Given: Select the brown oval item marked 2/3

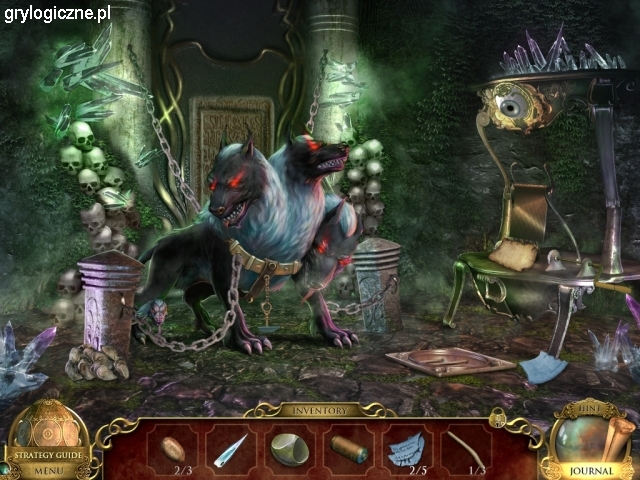Looking at the screenshot, I should 172,446.
